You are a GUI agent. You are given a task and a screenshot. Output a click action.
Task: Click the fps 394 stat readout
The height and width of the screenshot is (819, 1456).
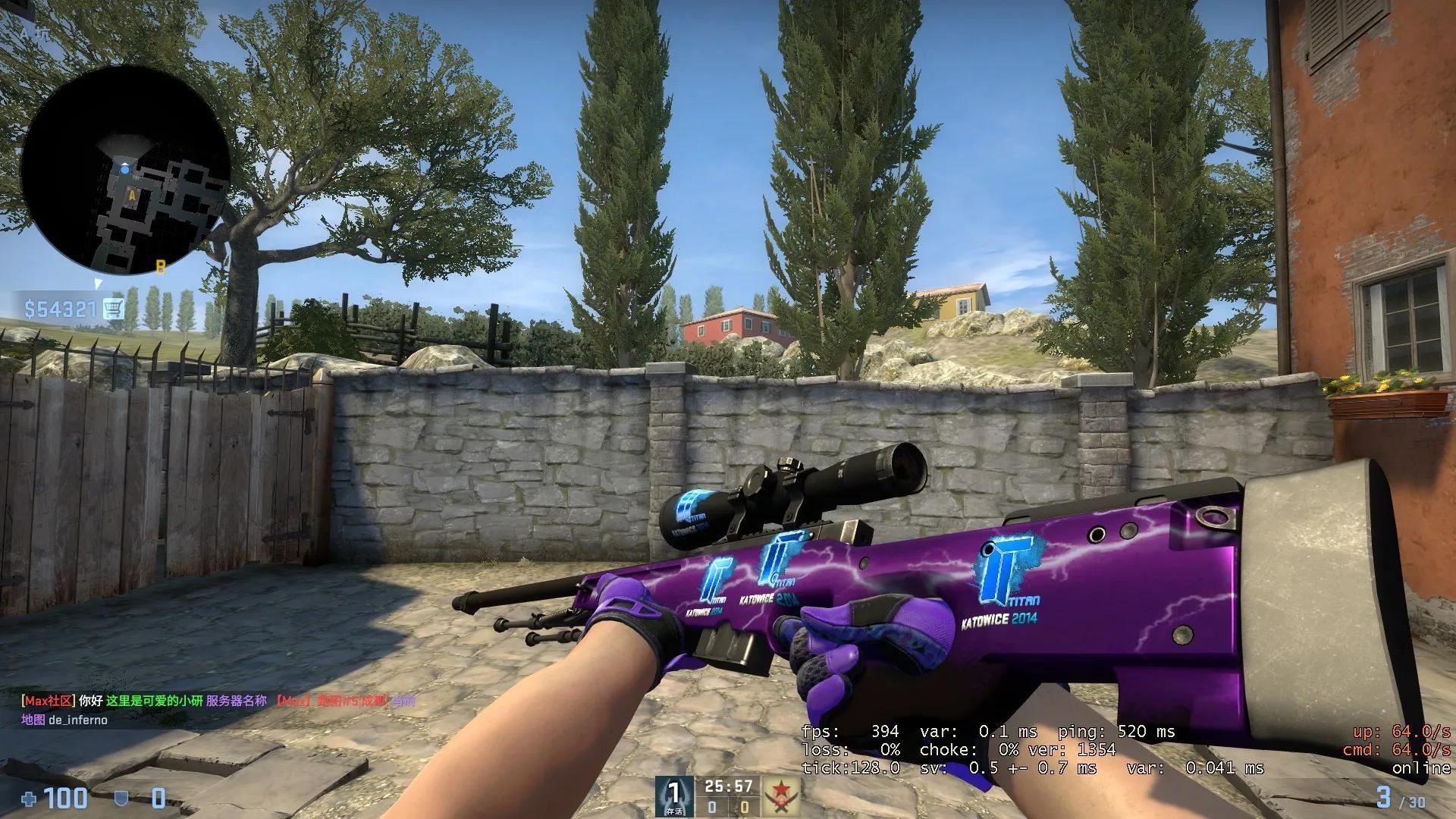pyautogui.click(x=849, y=733)
